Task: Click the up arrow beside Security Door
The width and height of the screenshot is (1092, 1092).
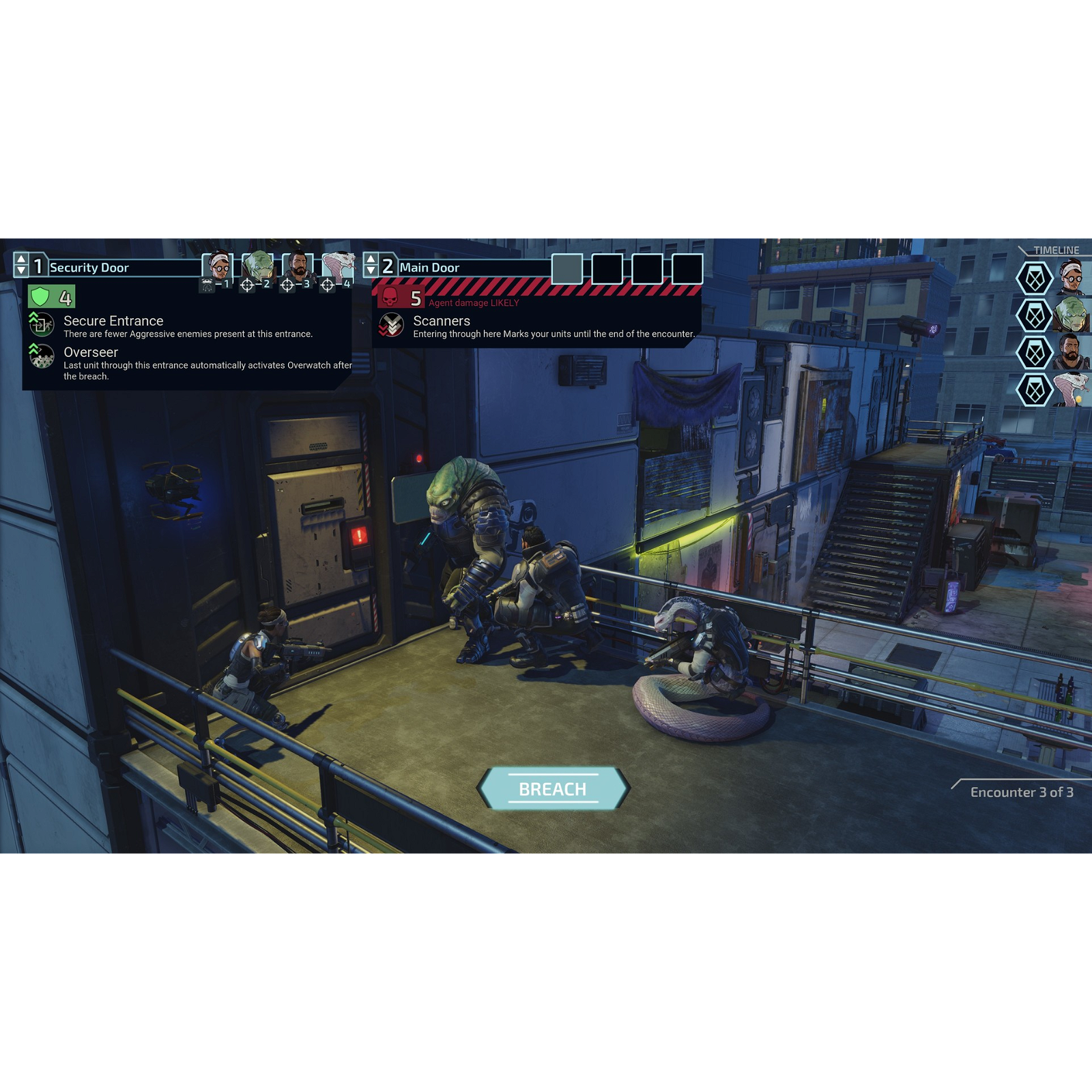Action: click(x=21, y=259)
